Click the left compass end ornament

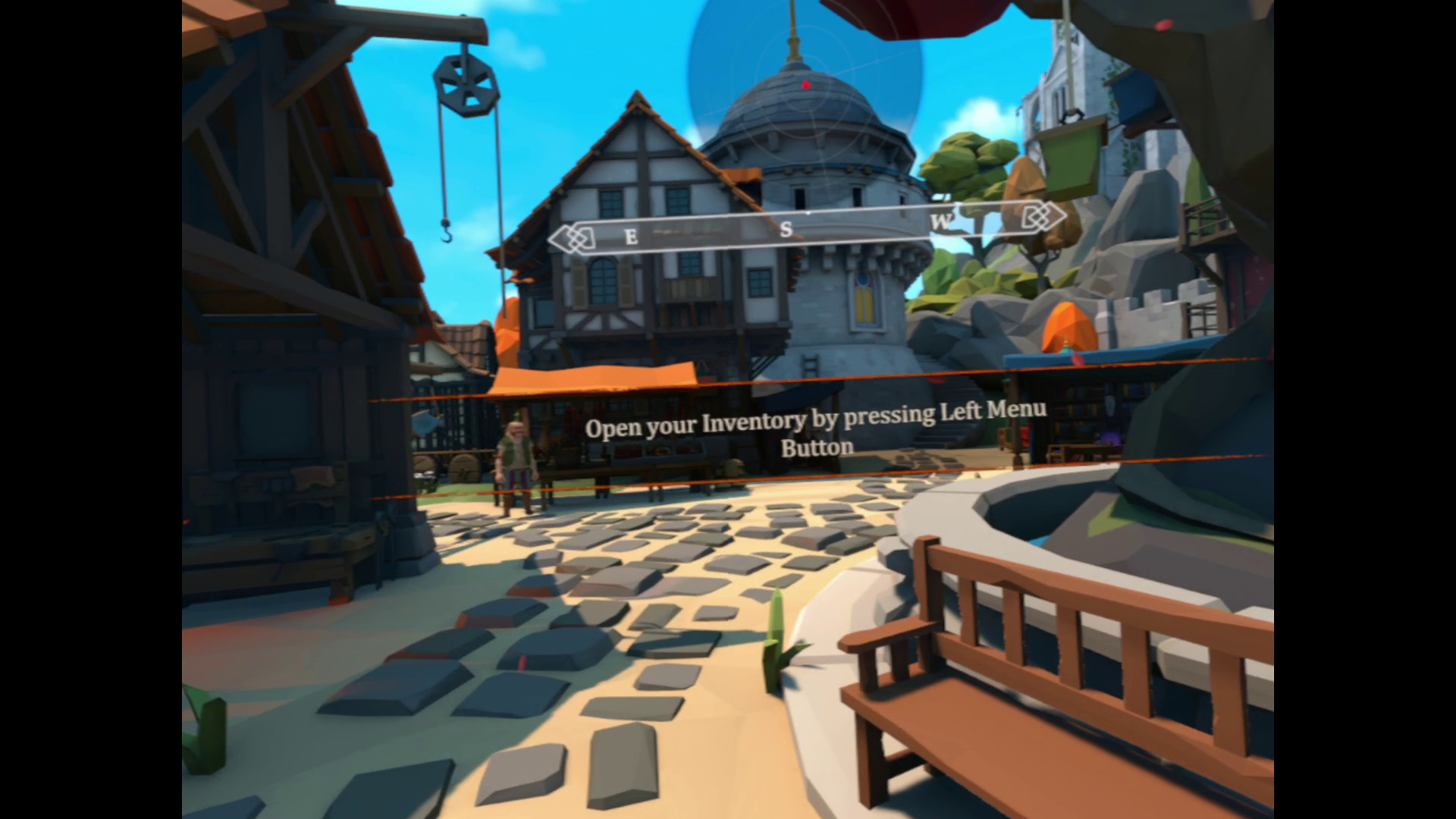coord(574,237)
